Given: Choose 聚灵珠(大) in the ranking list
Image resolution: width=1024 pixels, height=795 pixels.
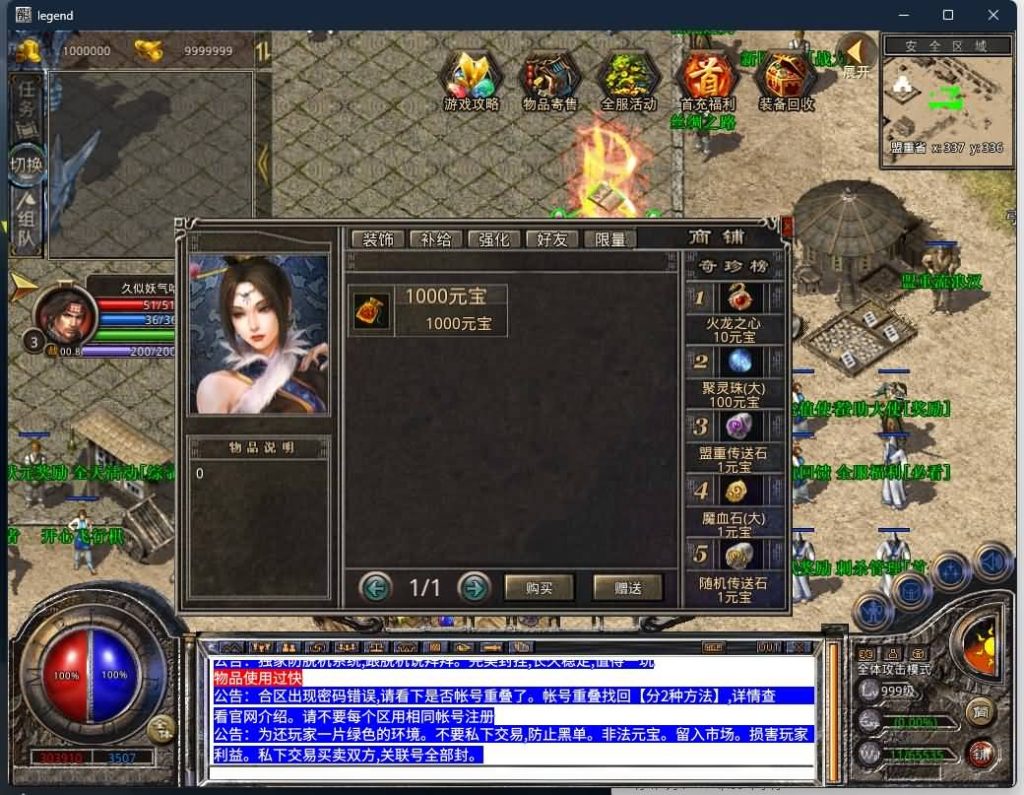Looking at the screenshot, I should [x=740, y=362].
